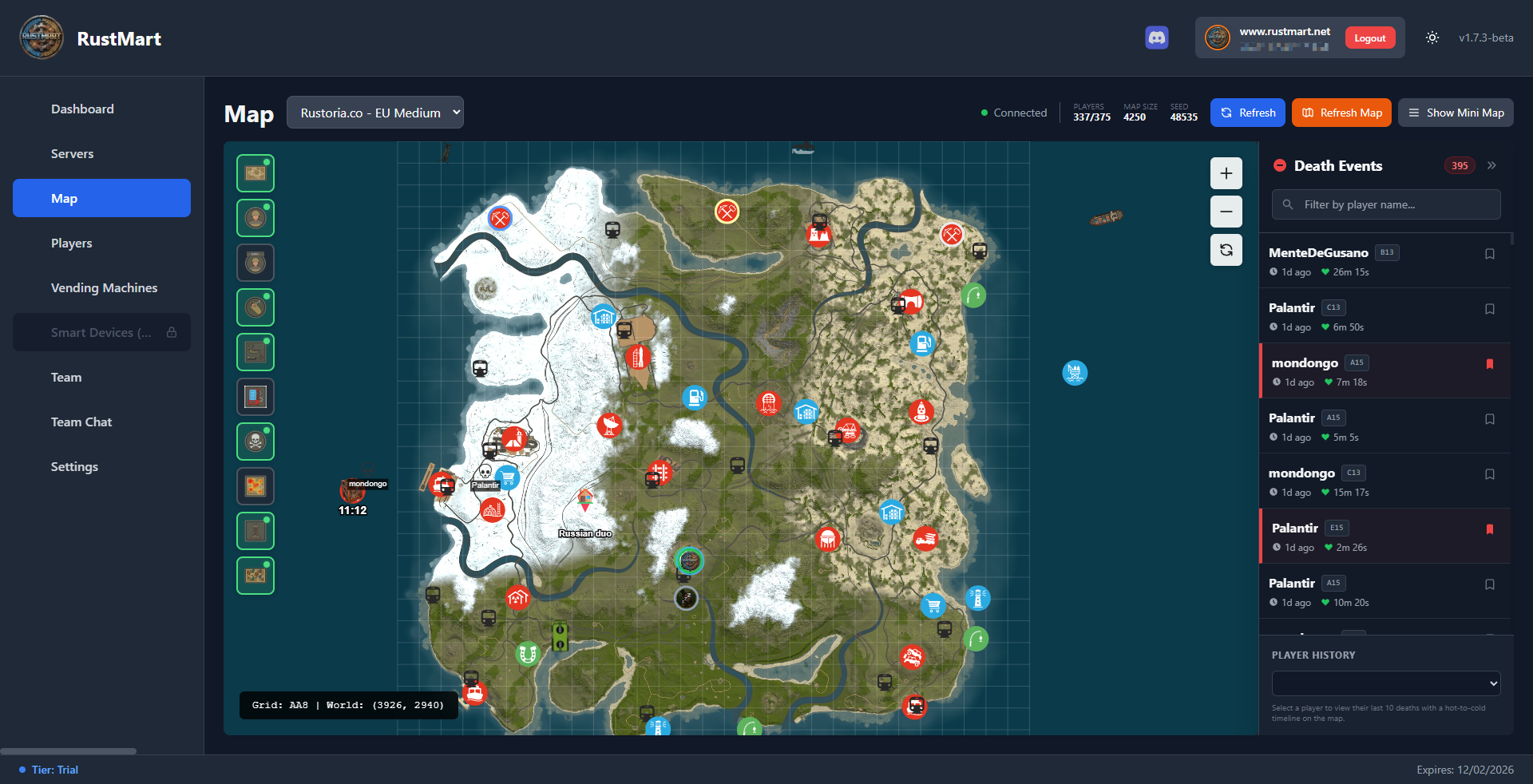Viewport: 1533px width, 784px height.
Task: Toggle the bookmark on mondongo's death event
Action: point(1490,365)
